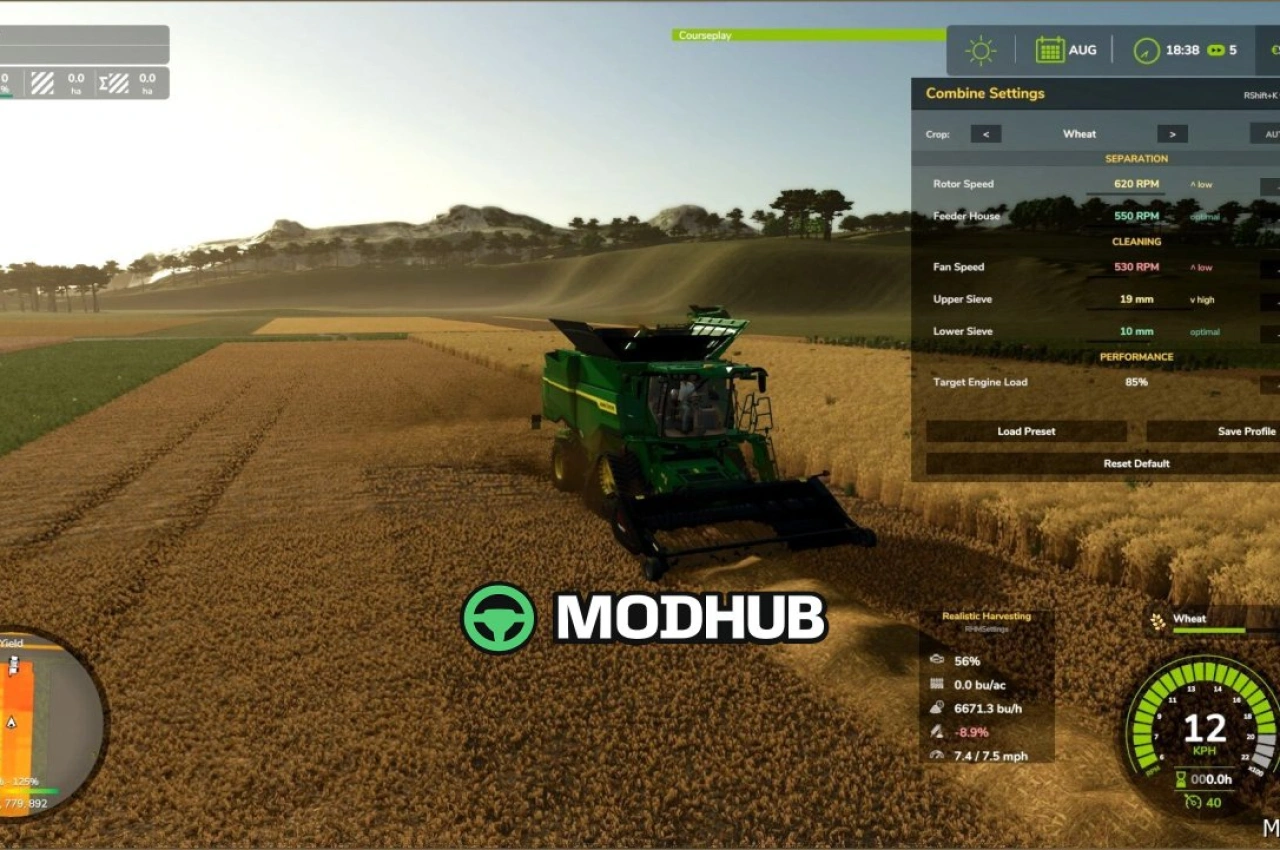Toggle the low indicator beside Fan Speed

pos(1199,267)
